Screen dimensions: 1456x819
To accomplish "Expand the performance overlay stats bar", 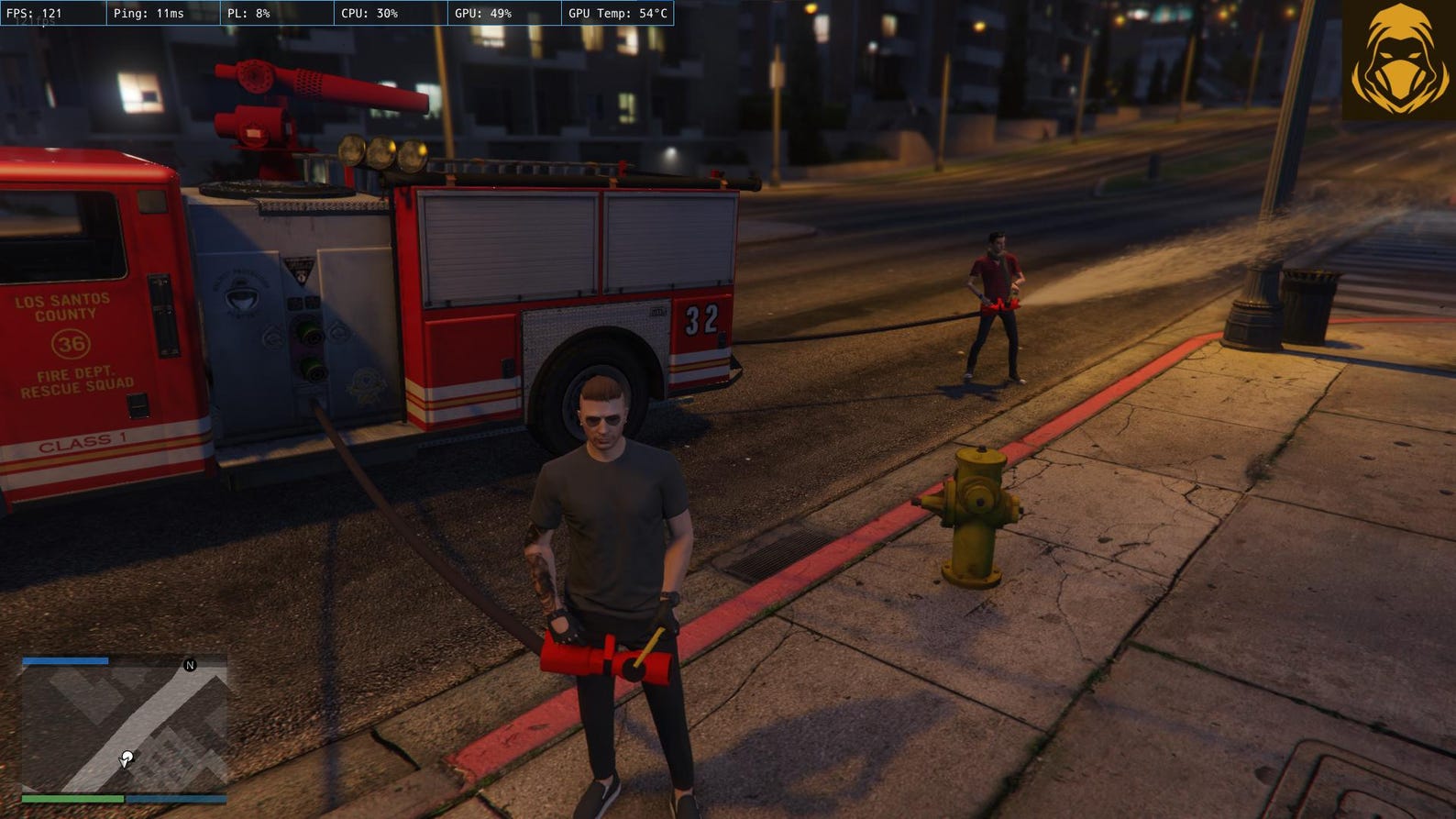I will tap(339, 13).
